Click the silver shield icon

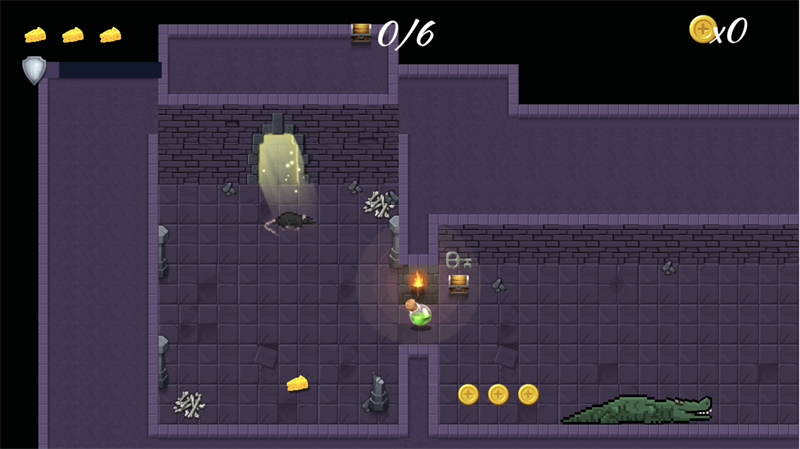click(34, 70)
